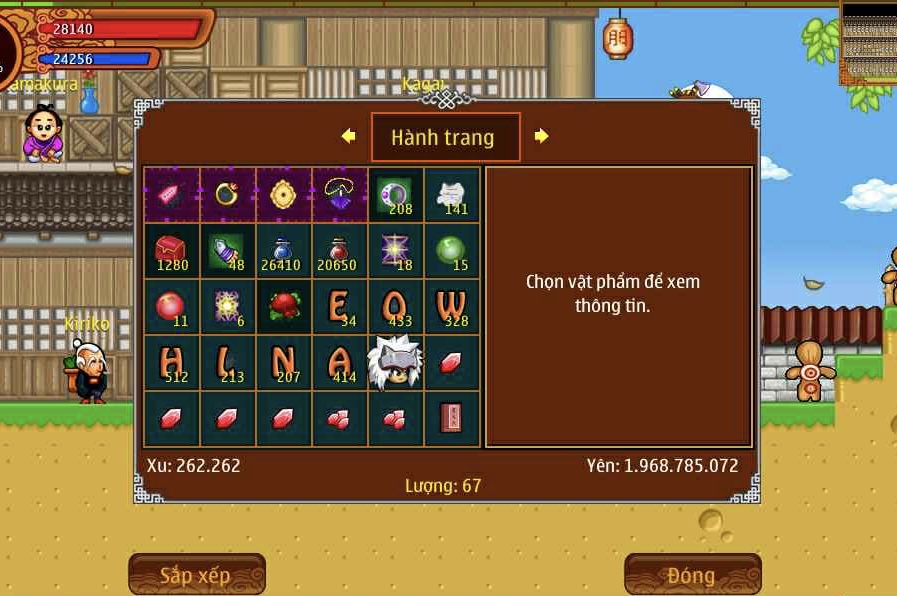Select the green orb item

452,250
